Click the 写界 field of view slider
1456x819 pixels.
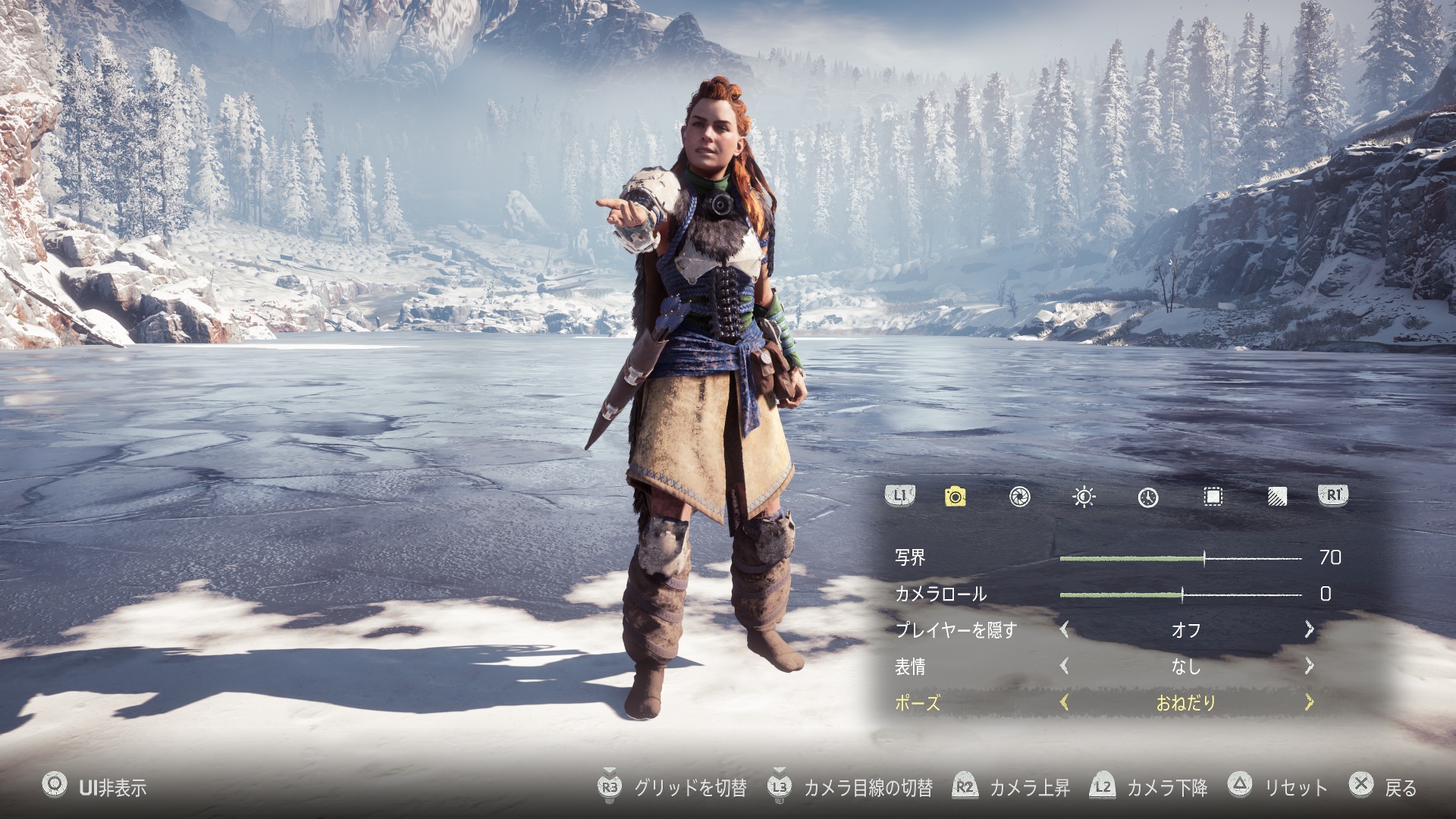click(x=1180, y=558)
